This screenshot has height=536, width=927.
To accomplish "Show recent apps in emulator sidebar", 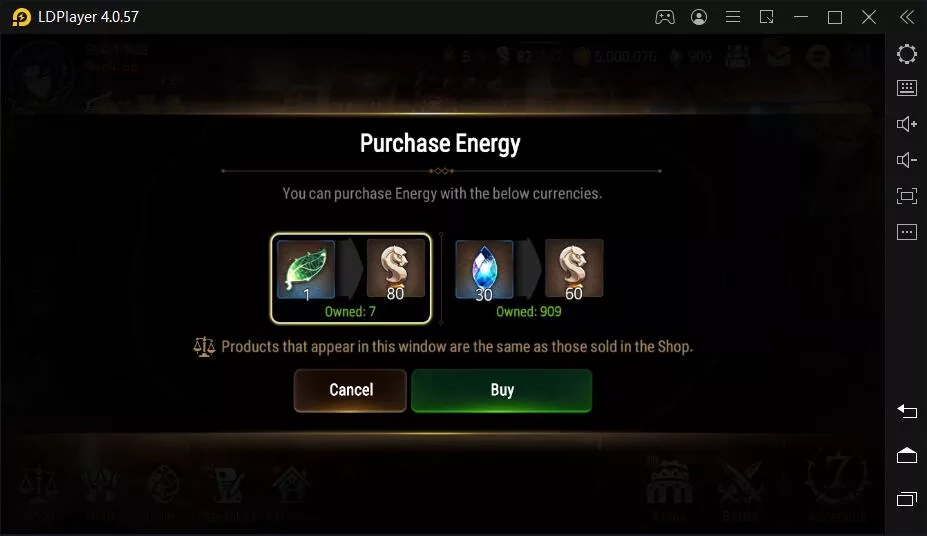I will [907, 499].
